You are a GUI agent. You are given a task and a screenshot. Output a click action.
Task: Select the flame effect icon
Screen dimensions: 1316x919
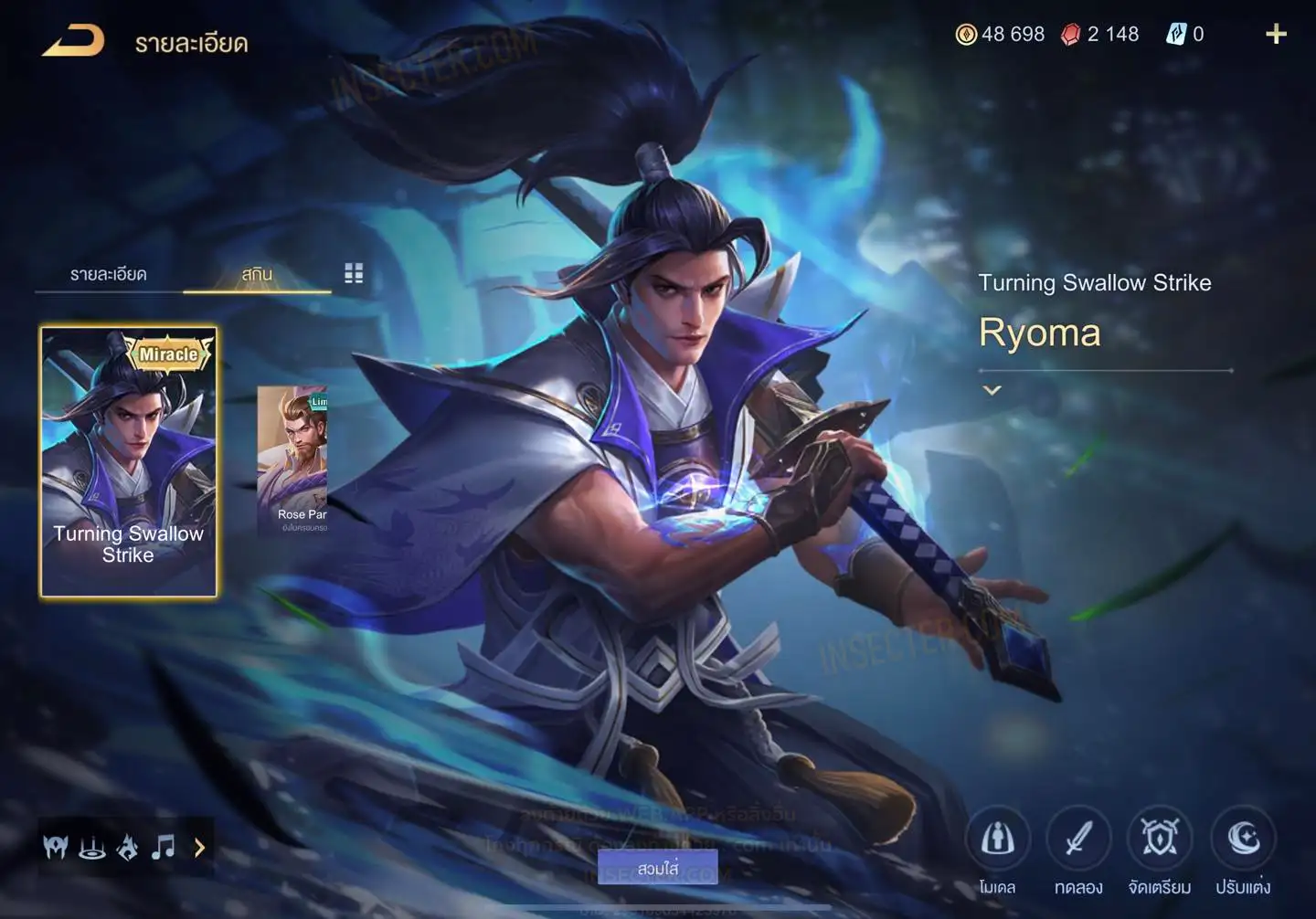tap(128, 848)
